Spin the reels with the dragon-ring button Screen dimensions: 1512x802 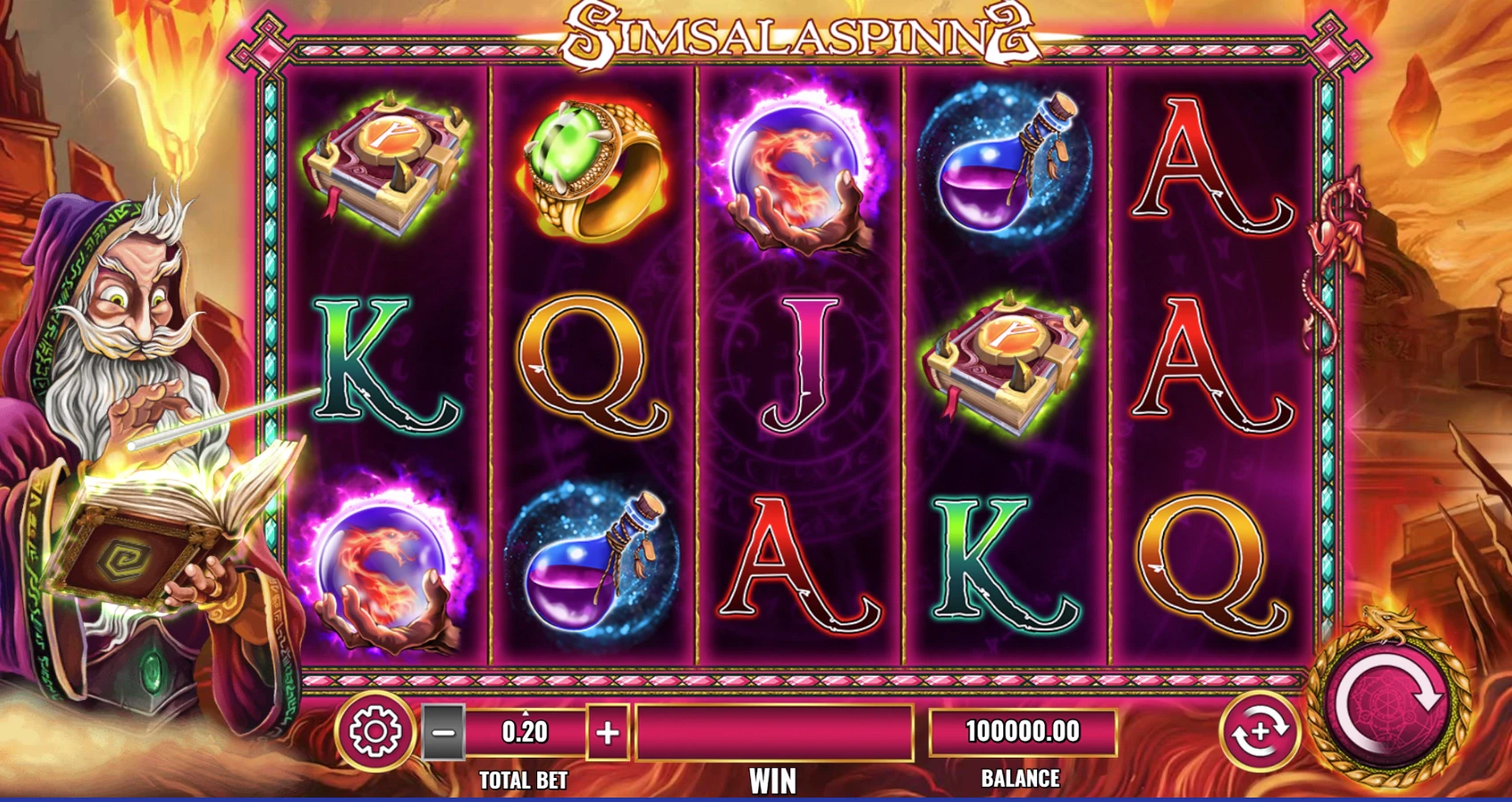[1388, 702]
